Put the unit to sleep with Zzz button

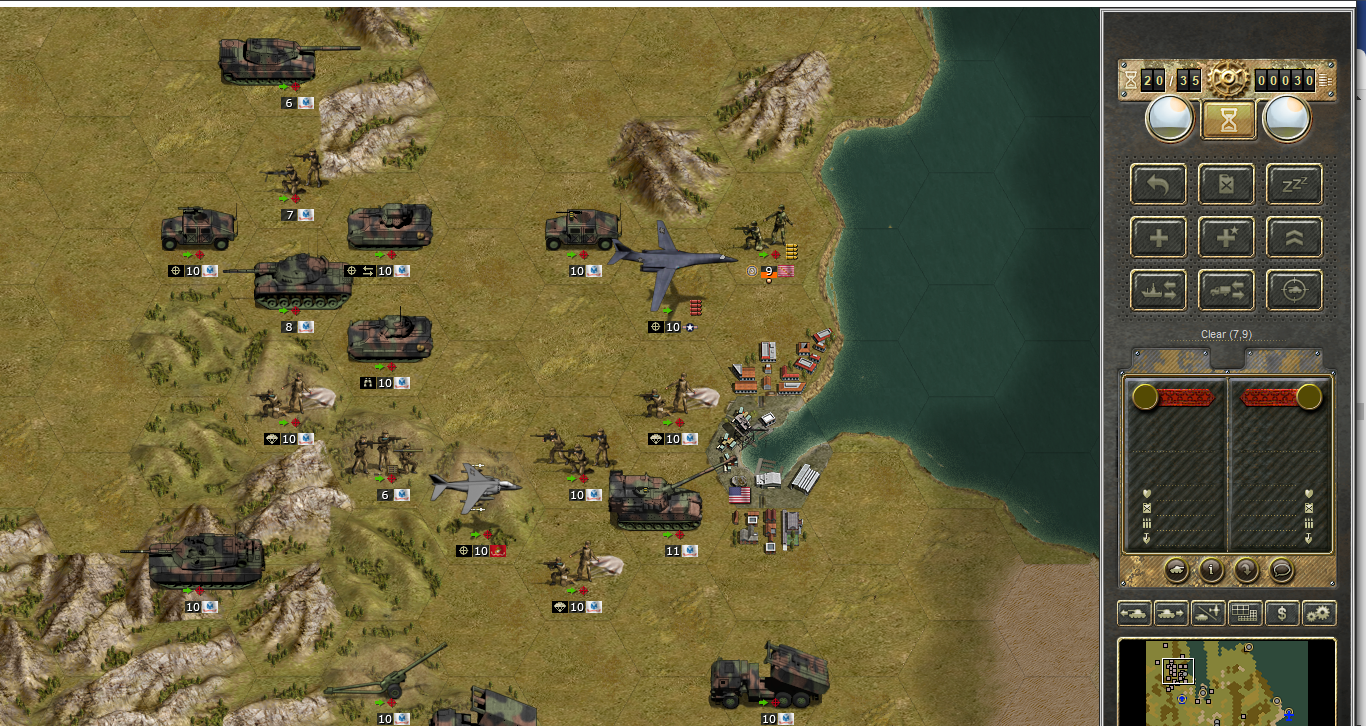(x=1294, y=185)
